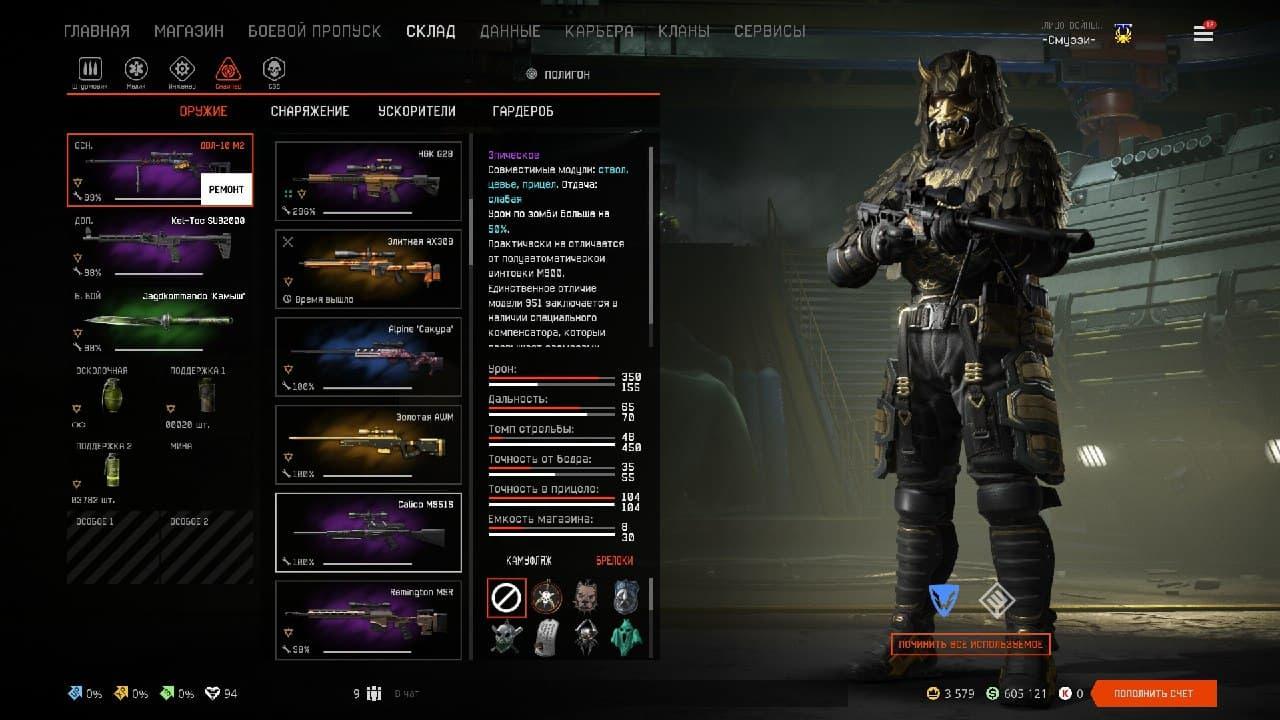Go to the Главная main page
Viewport: 1280px width, 720px height.
pyautogui.click(x=96, y=31)
